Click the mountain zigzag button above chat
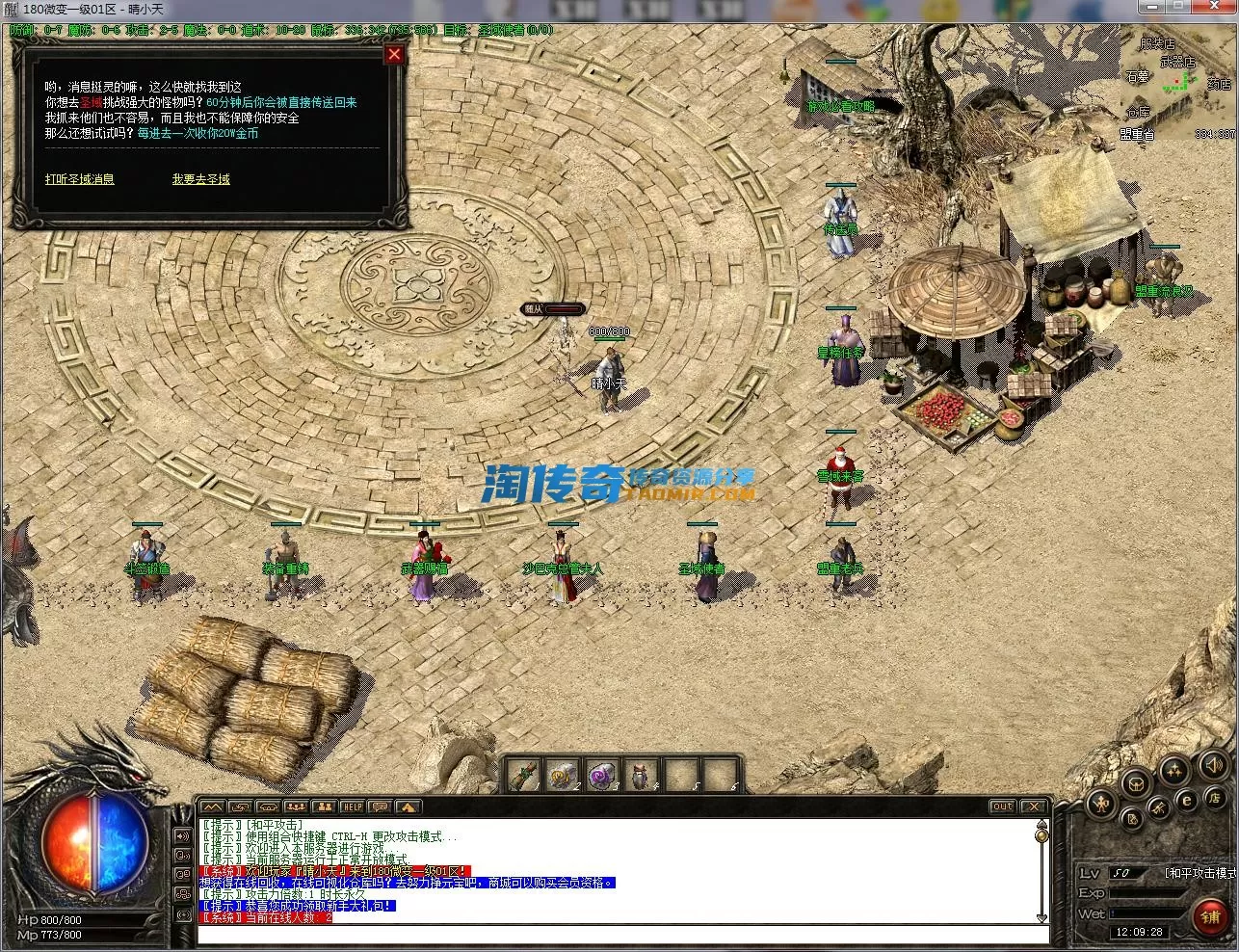This screenshot has width=1239, height=952. coord(212,807)
